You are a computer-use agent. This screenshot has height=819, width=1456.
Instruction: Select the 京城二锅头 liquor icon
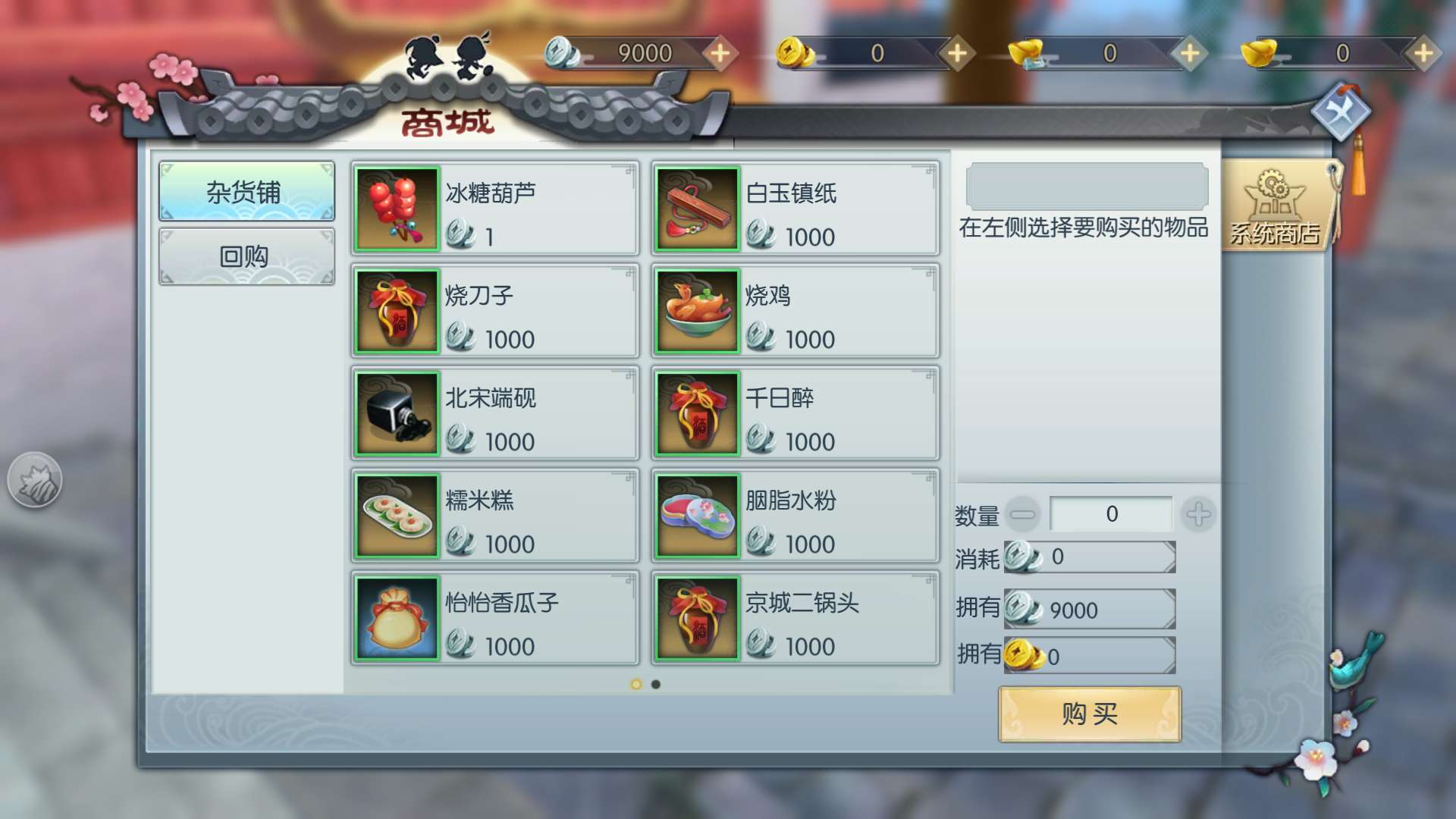coord(698,617)
